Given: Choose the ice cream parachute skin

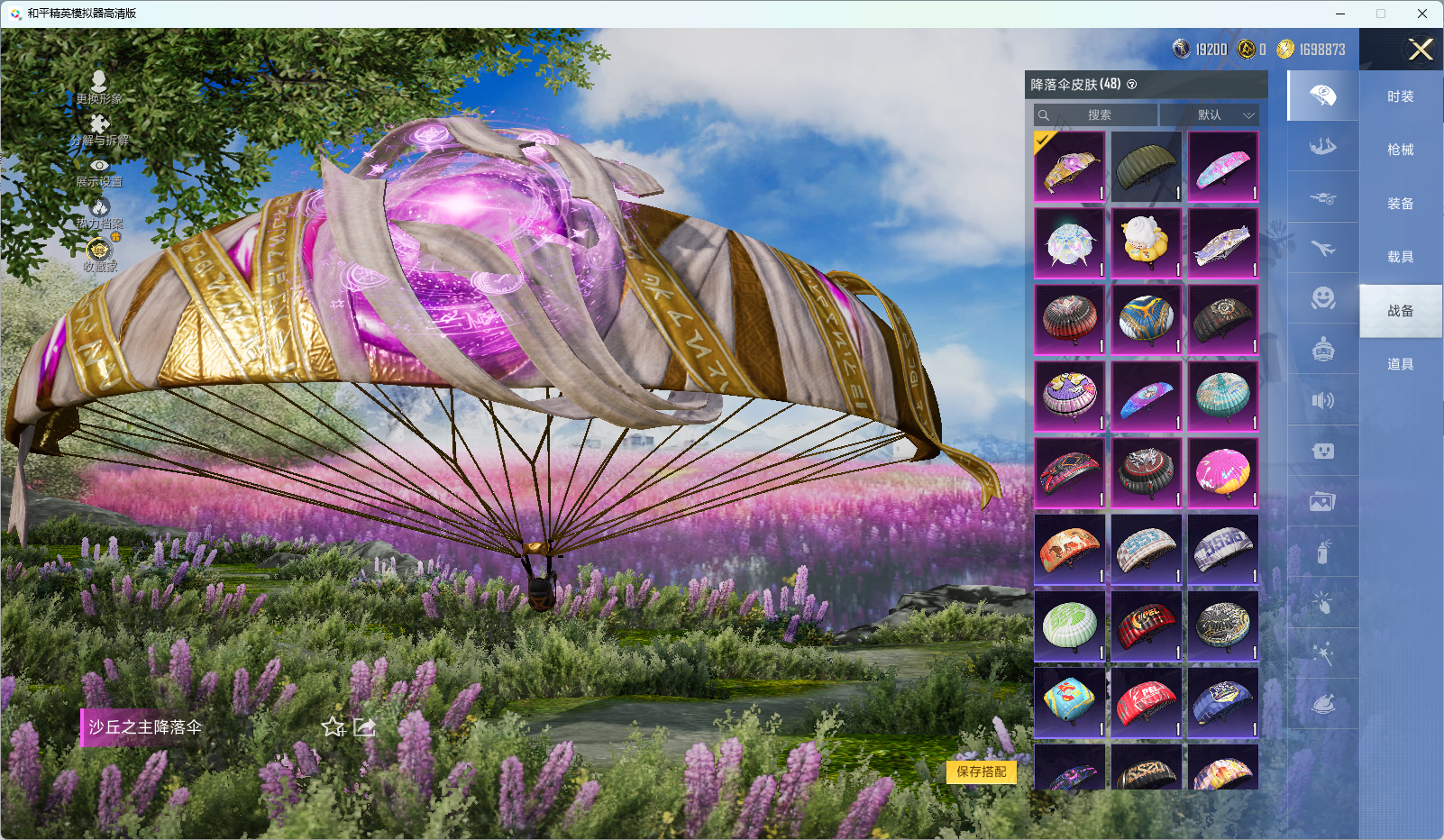Looking at the screenshot, I should (x=1146, y=243).
